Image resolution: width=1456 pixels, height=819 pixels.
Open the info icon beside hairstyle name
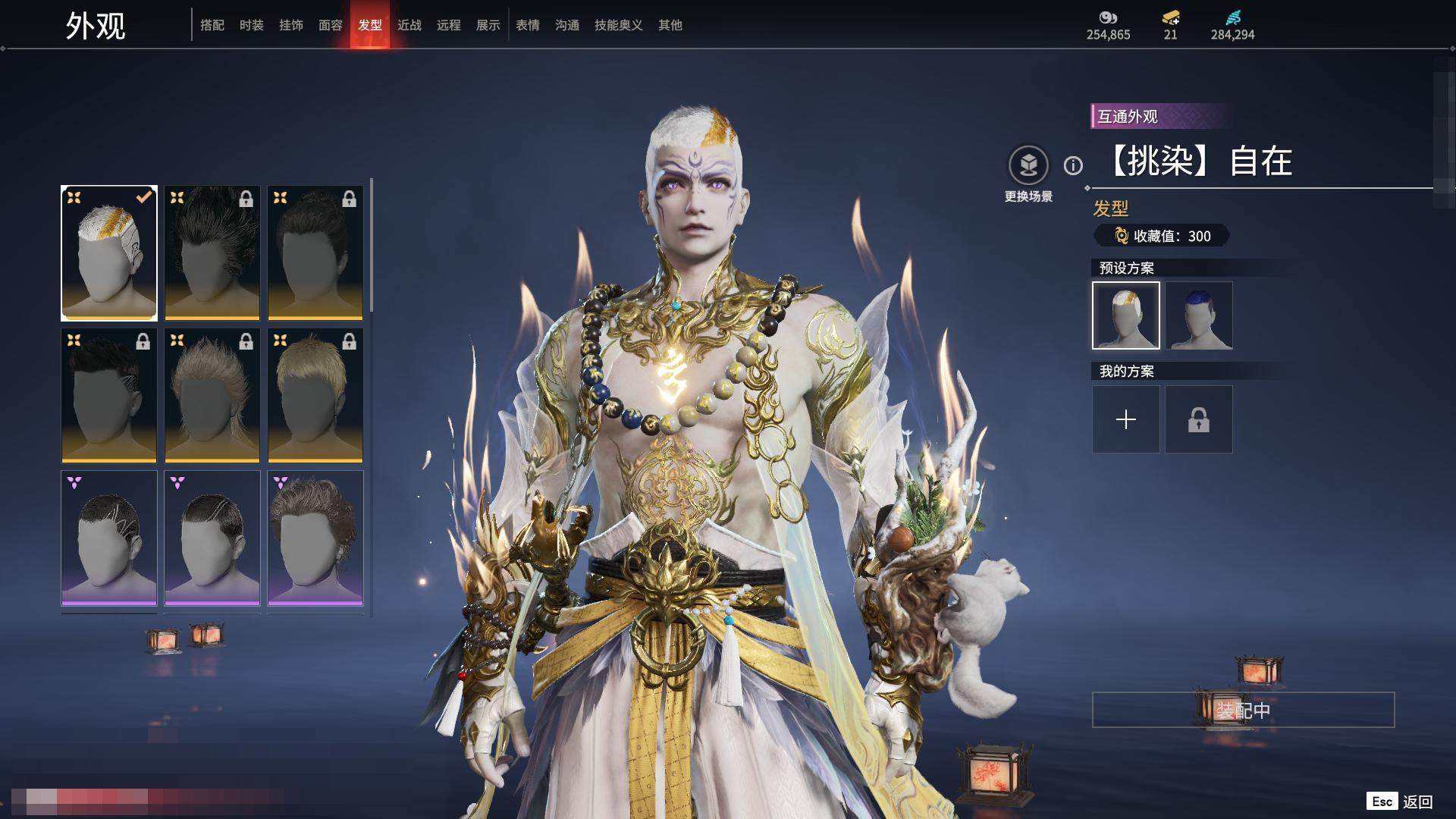[1073, 165]
